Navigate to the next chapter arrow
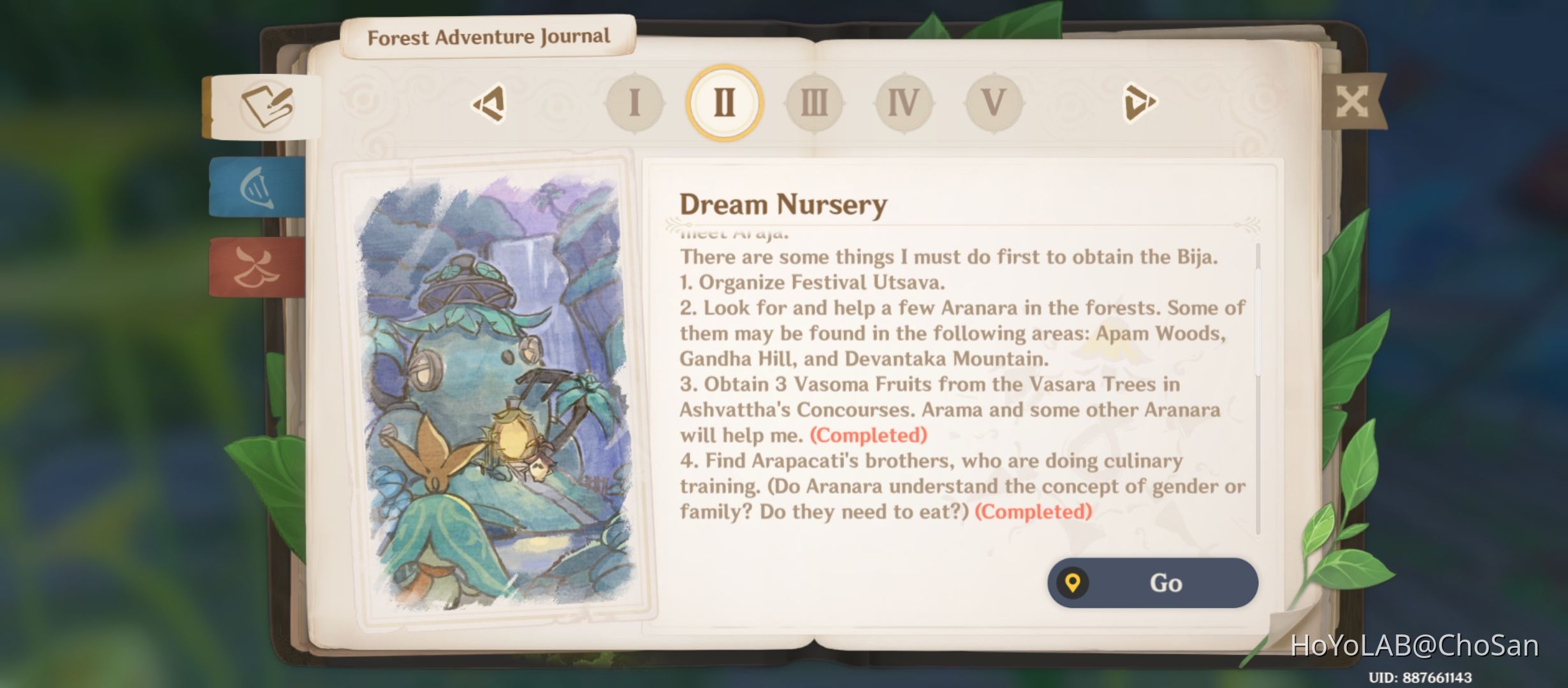The width and height of the screenshot is (1568, 688). [x=1141, y=103]
